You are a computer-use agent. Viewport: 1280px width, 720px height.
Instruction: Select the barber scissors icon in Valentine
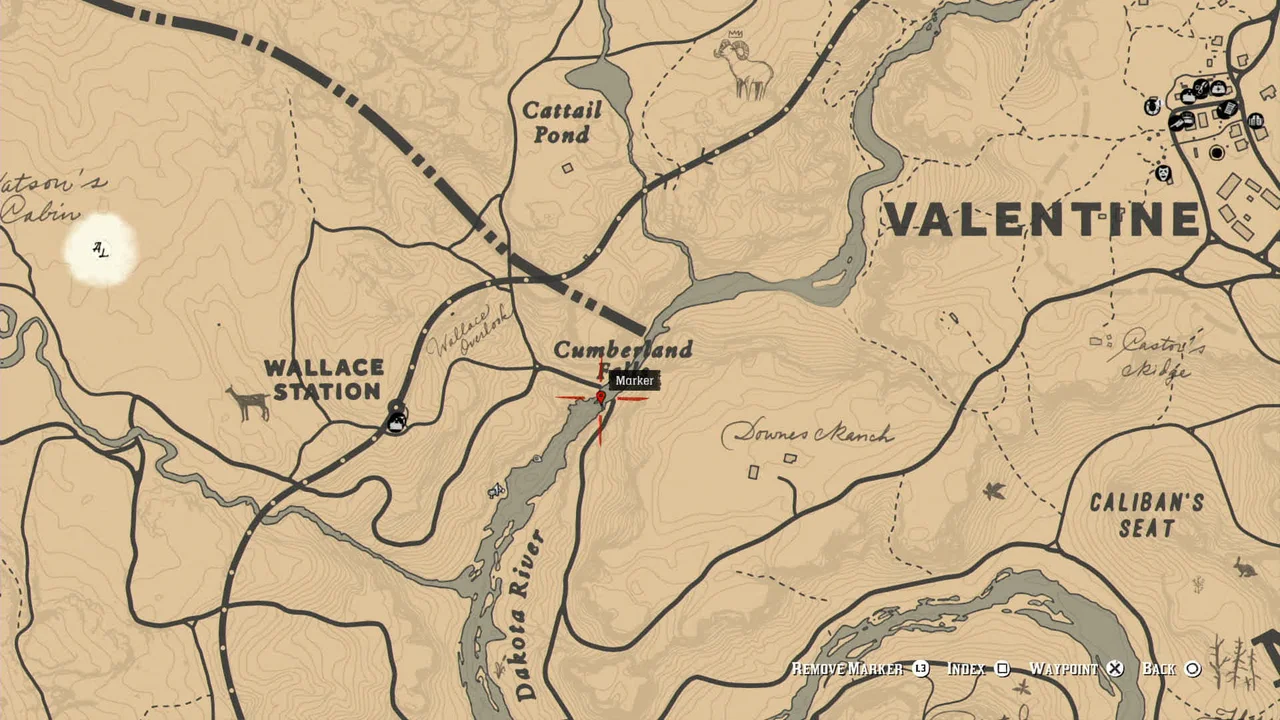tap(1200, 87)
